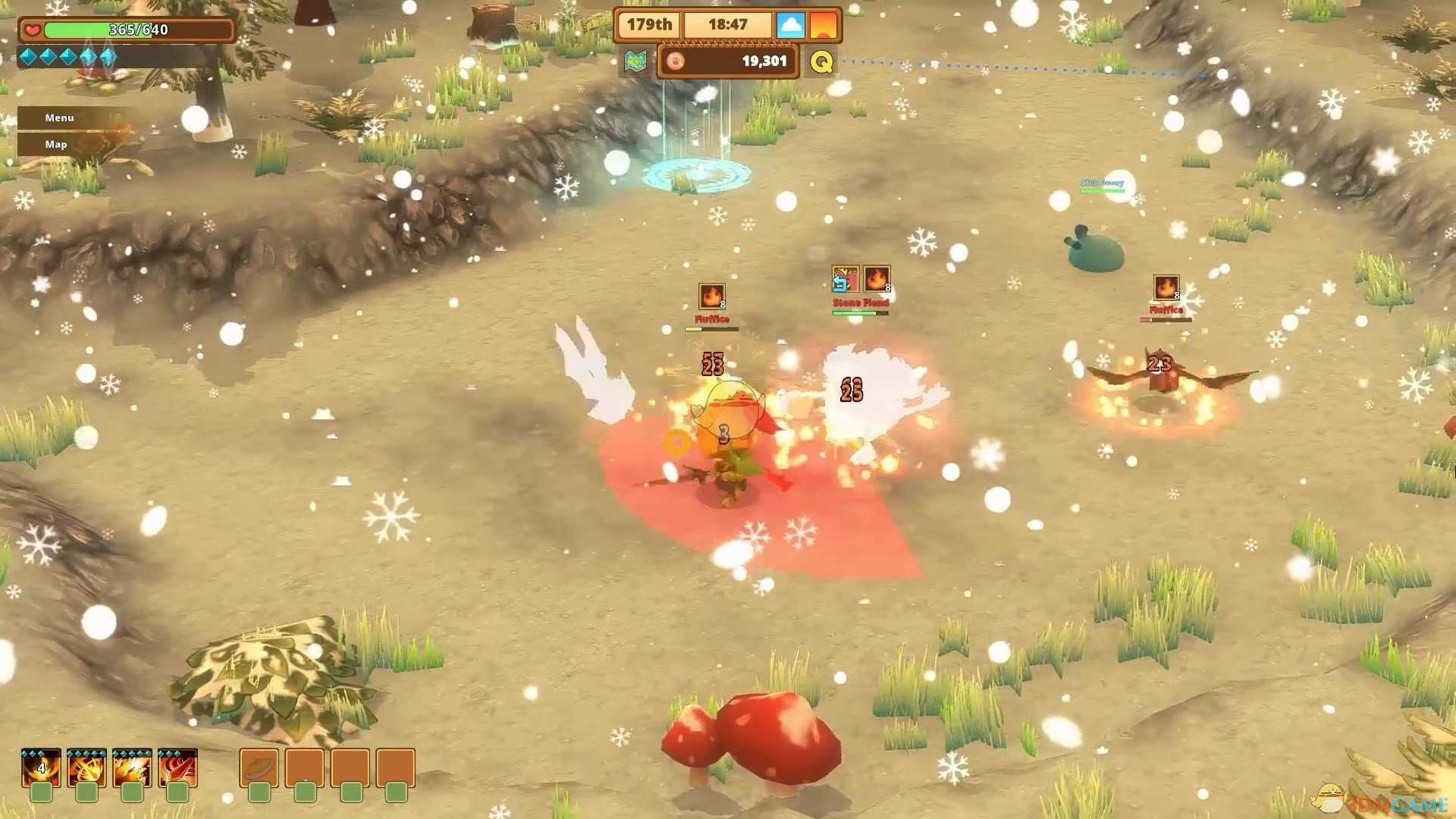Screen dimensions: 1456x819
Task: Open the minimap icon in top HUD
Action: (x=635, y=61)
